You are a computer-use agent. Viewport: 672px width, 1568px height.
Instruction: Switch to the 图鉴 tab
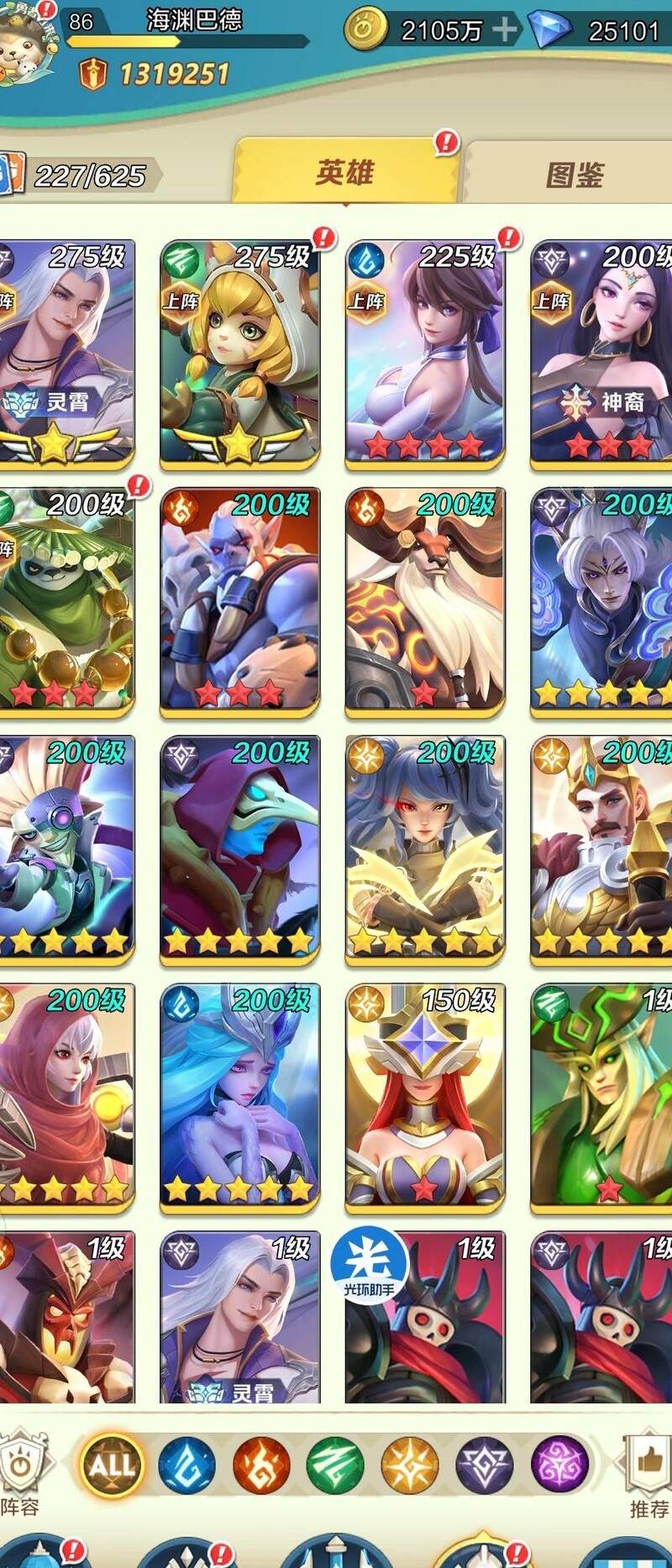[x=575, y=175]
